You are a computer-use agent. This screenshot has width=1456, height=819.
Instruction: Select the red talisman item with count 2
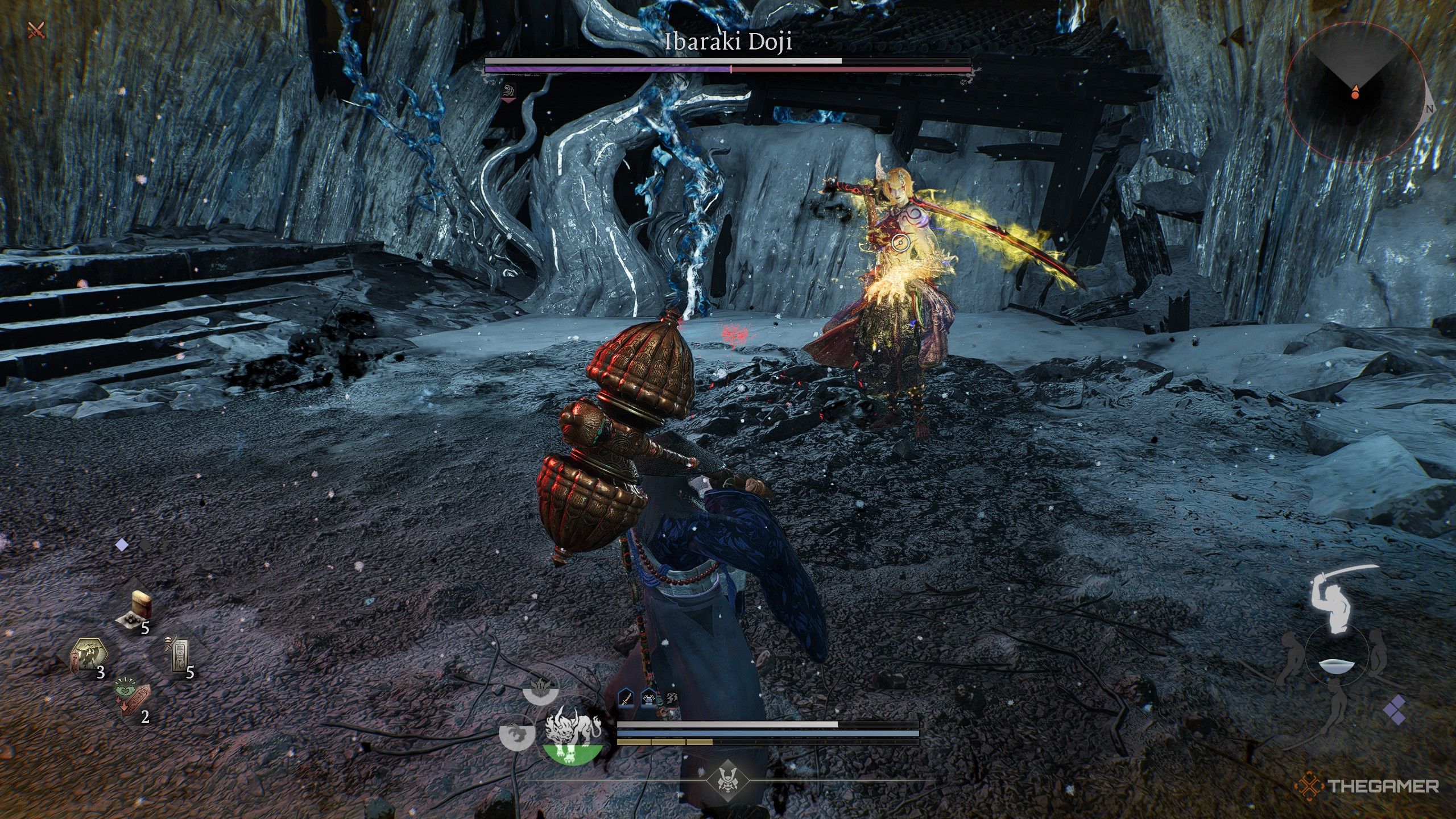(133, 703)
